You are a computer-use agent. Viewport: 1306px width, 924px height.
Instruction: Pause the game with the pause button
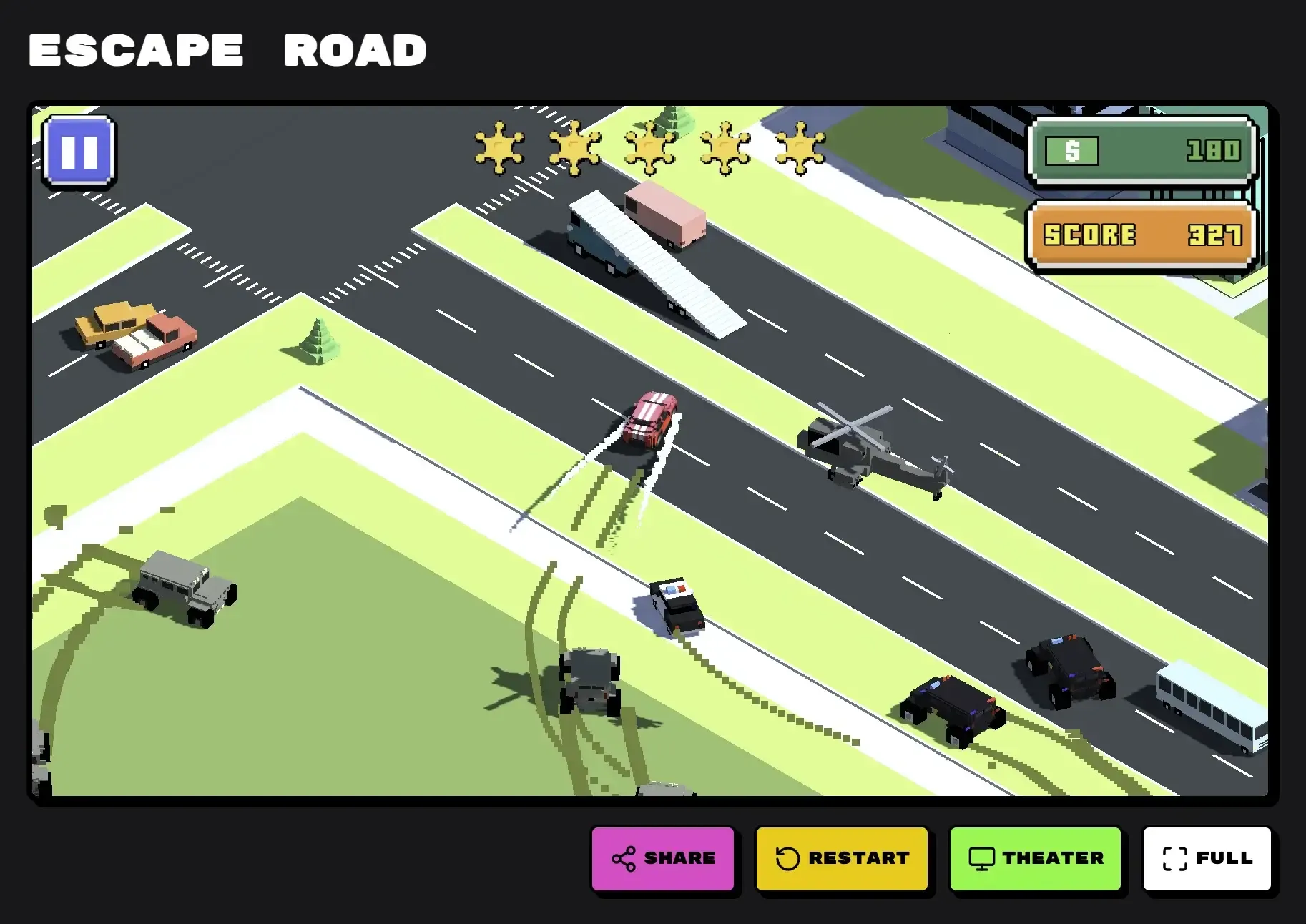[x=79, y=152]
